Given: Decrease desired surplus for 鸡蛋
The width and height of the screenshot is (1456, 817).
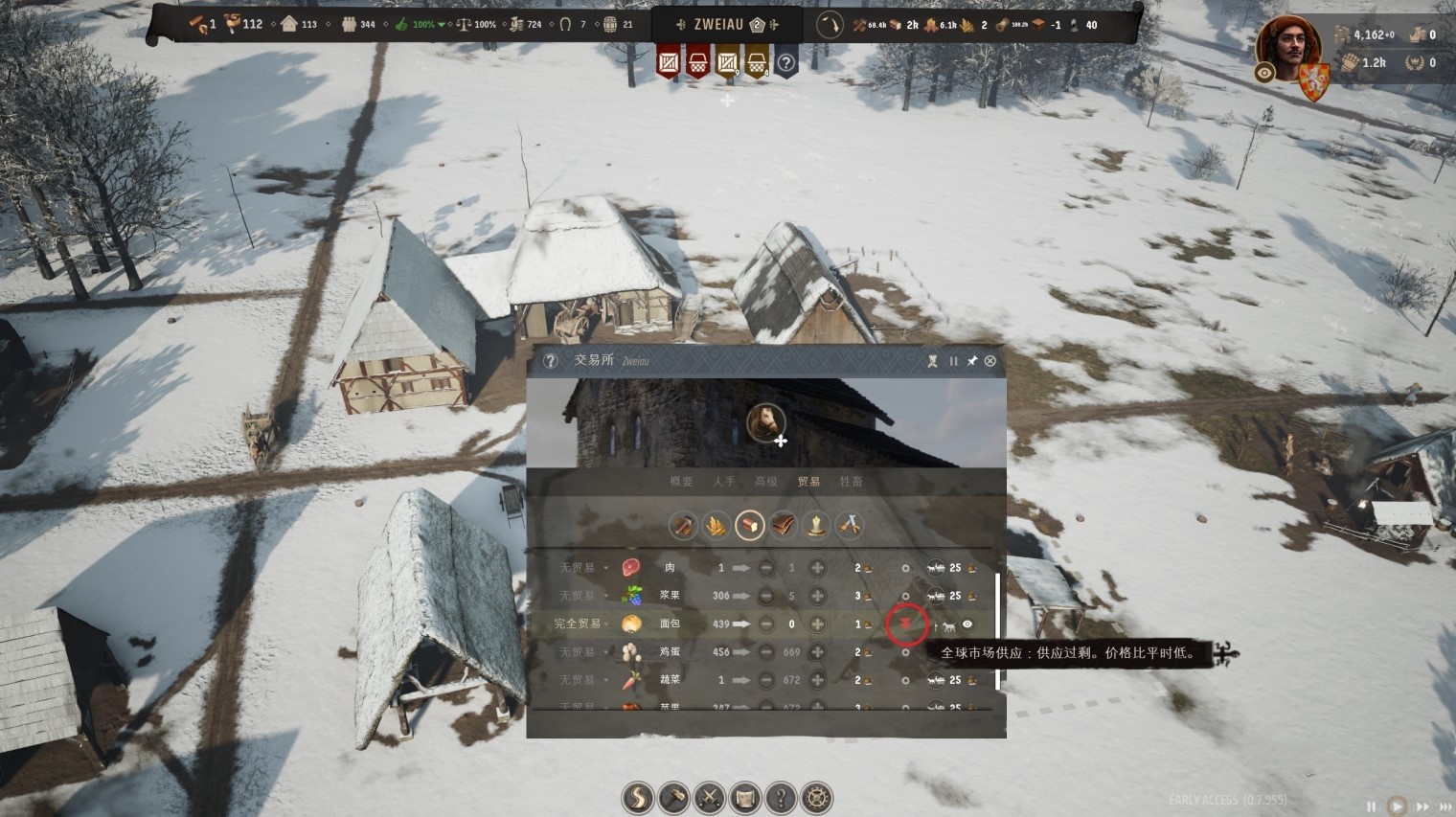Looking at the screenshot, I should [x=766, y=652].
